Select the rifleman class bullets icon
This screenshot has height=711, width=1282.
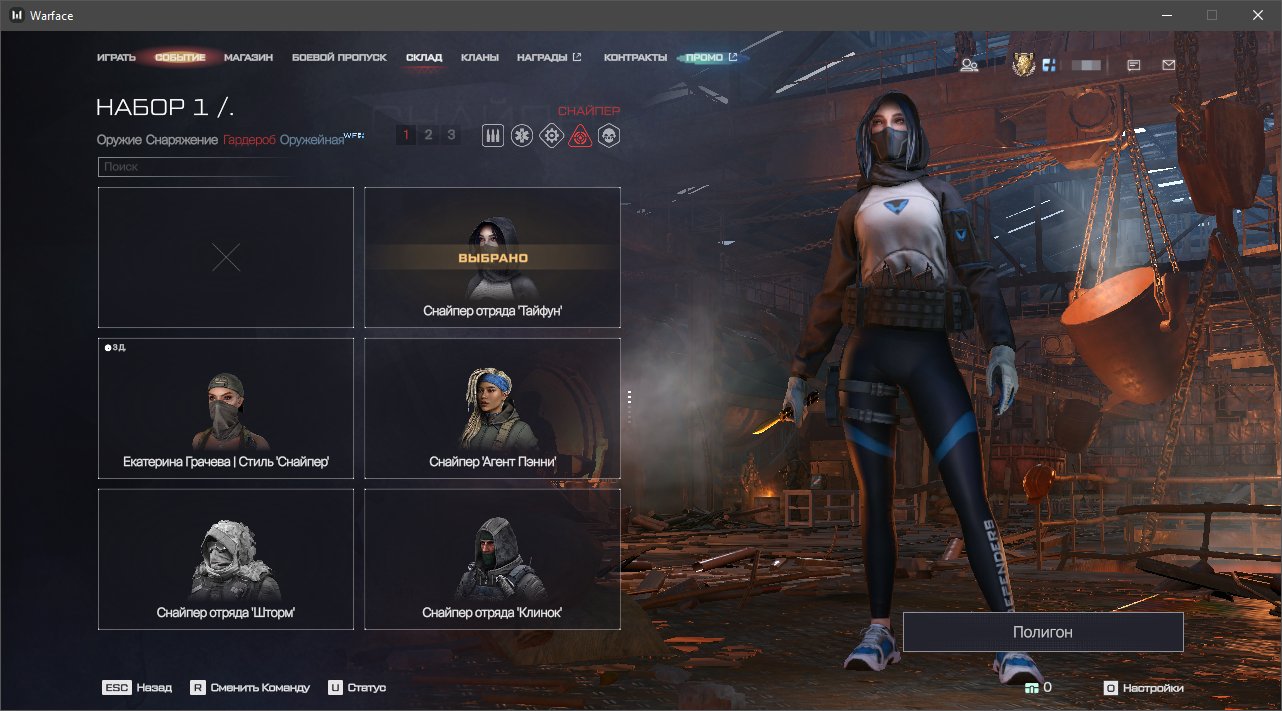click(492, 136)
